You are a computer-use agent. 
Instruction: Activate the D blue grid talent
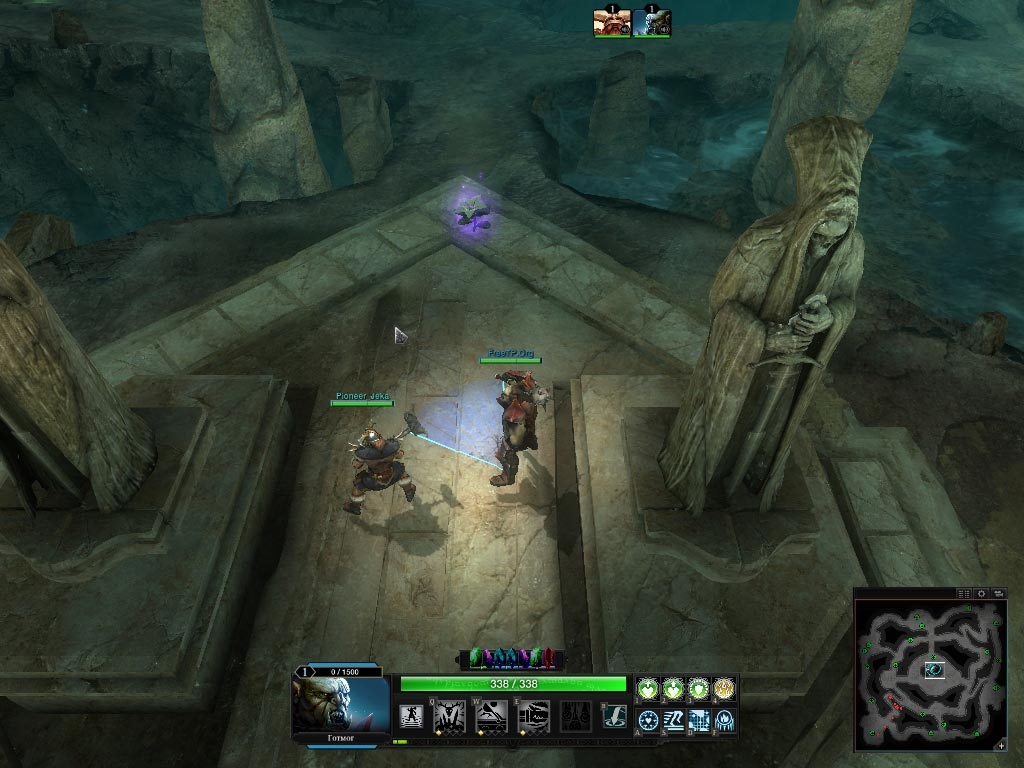[x=698, y=719]
